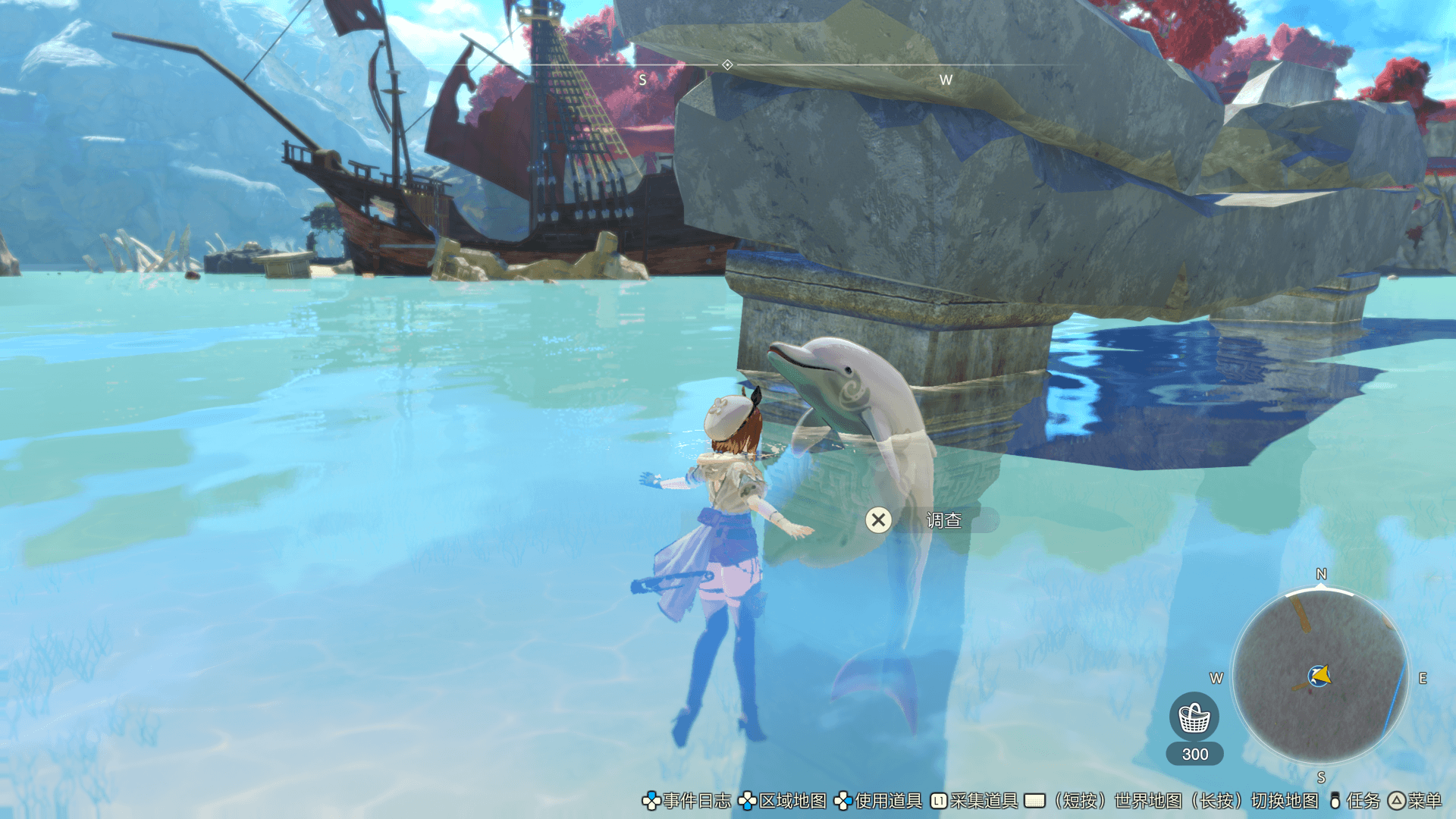
Task: Select the diamond marker on the compass bar
Action: [727, 65]
